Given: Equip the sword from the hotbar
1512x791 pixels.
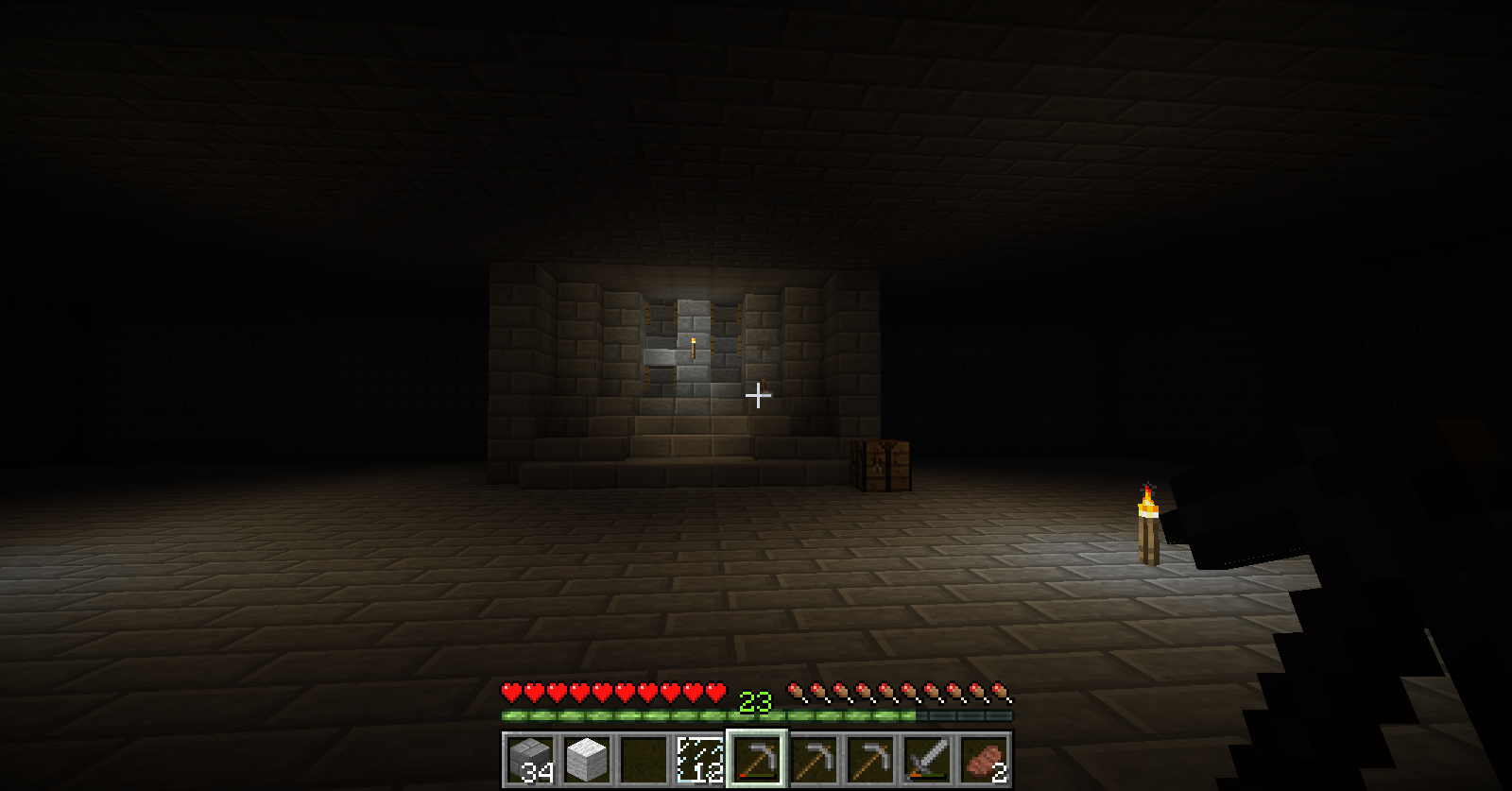Looking at the screenshot, I should click(x=926, y=759).
